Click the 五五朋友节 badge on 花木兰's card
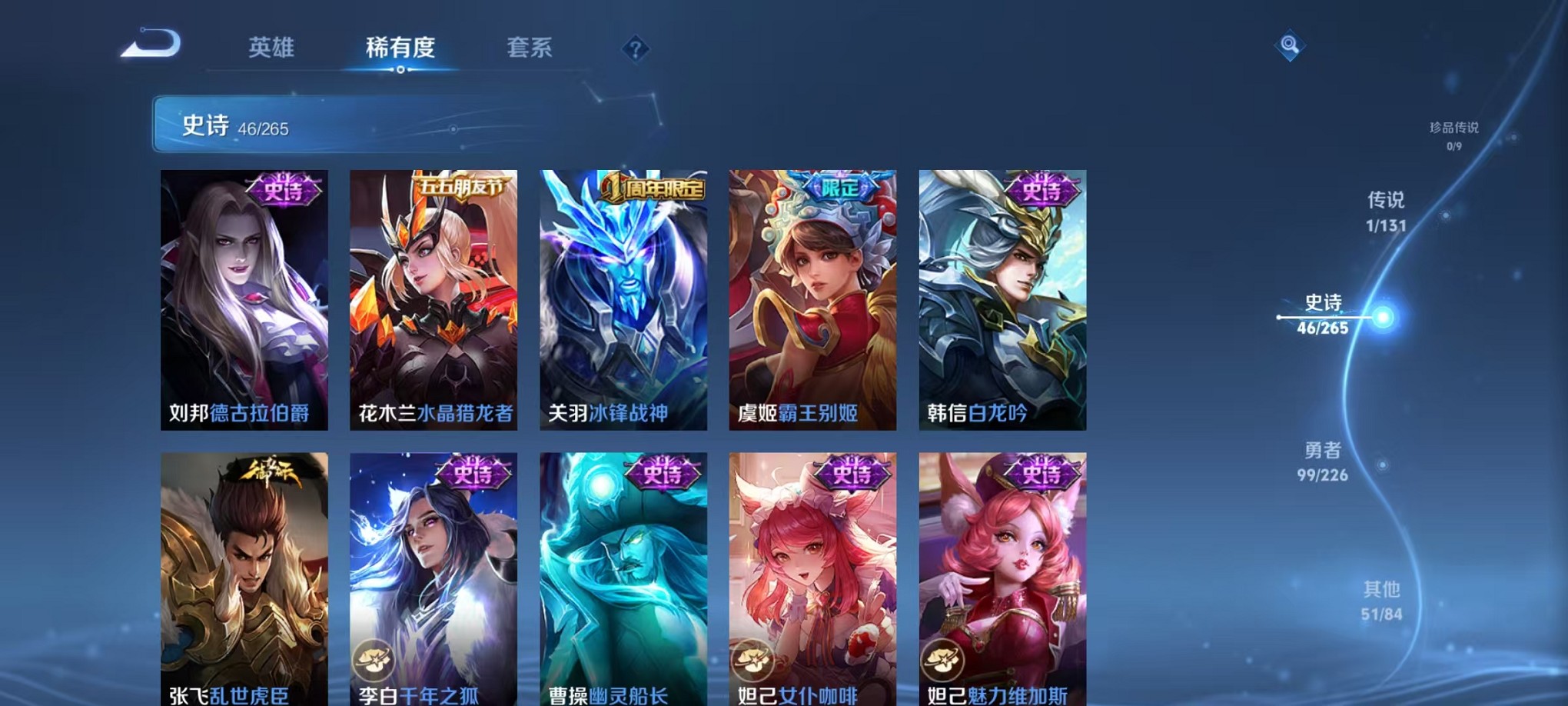1568x706 pixels. 459,185
